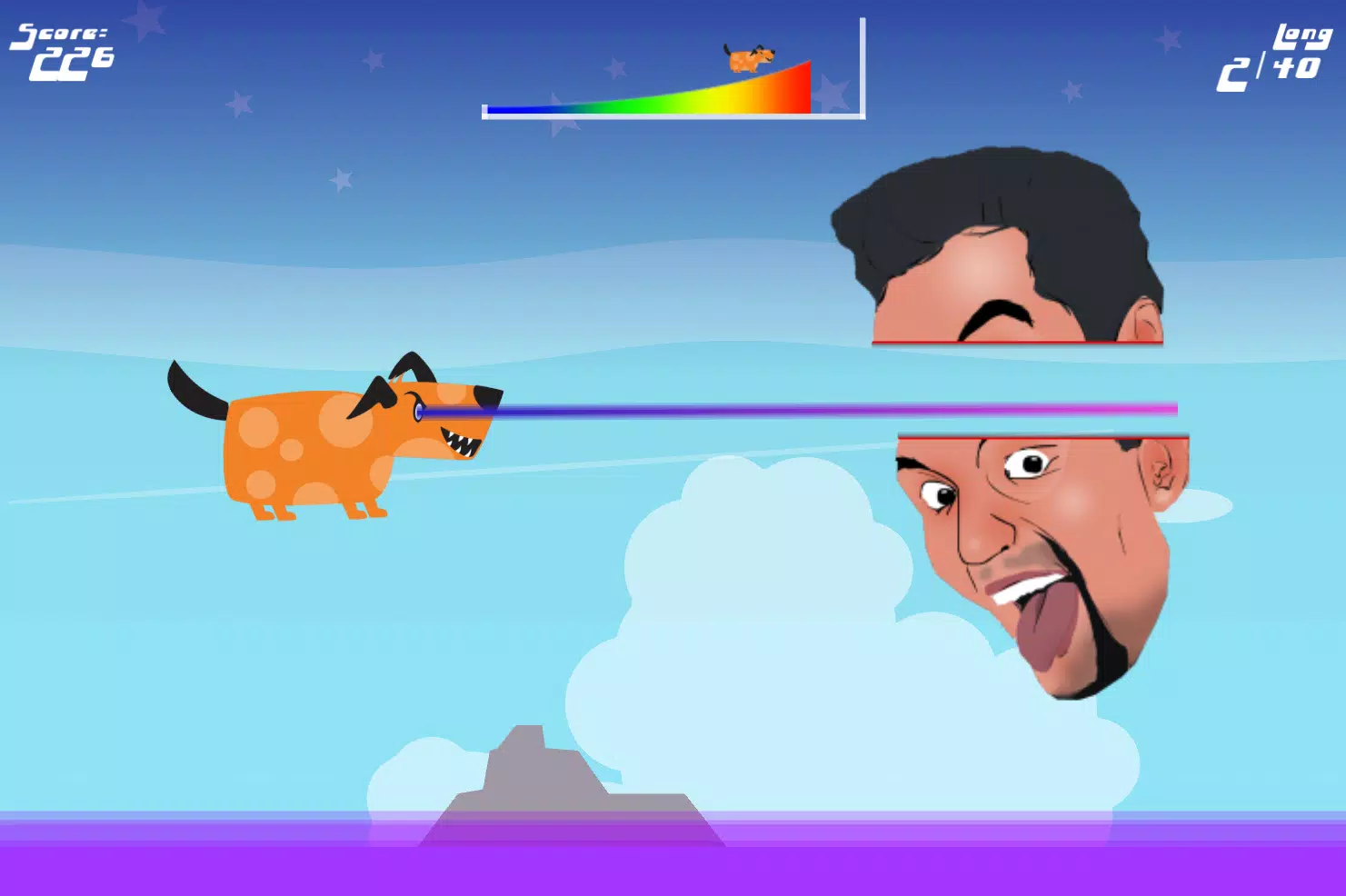Viewport: 1346px width, 896px height.
Task: Select the Long 2/40 counter
Action: 1272,50
